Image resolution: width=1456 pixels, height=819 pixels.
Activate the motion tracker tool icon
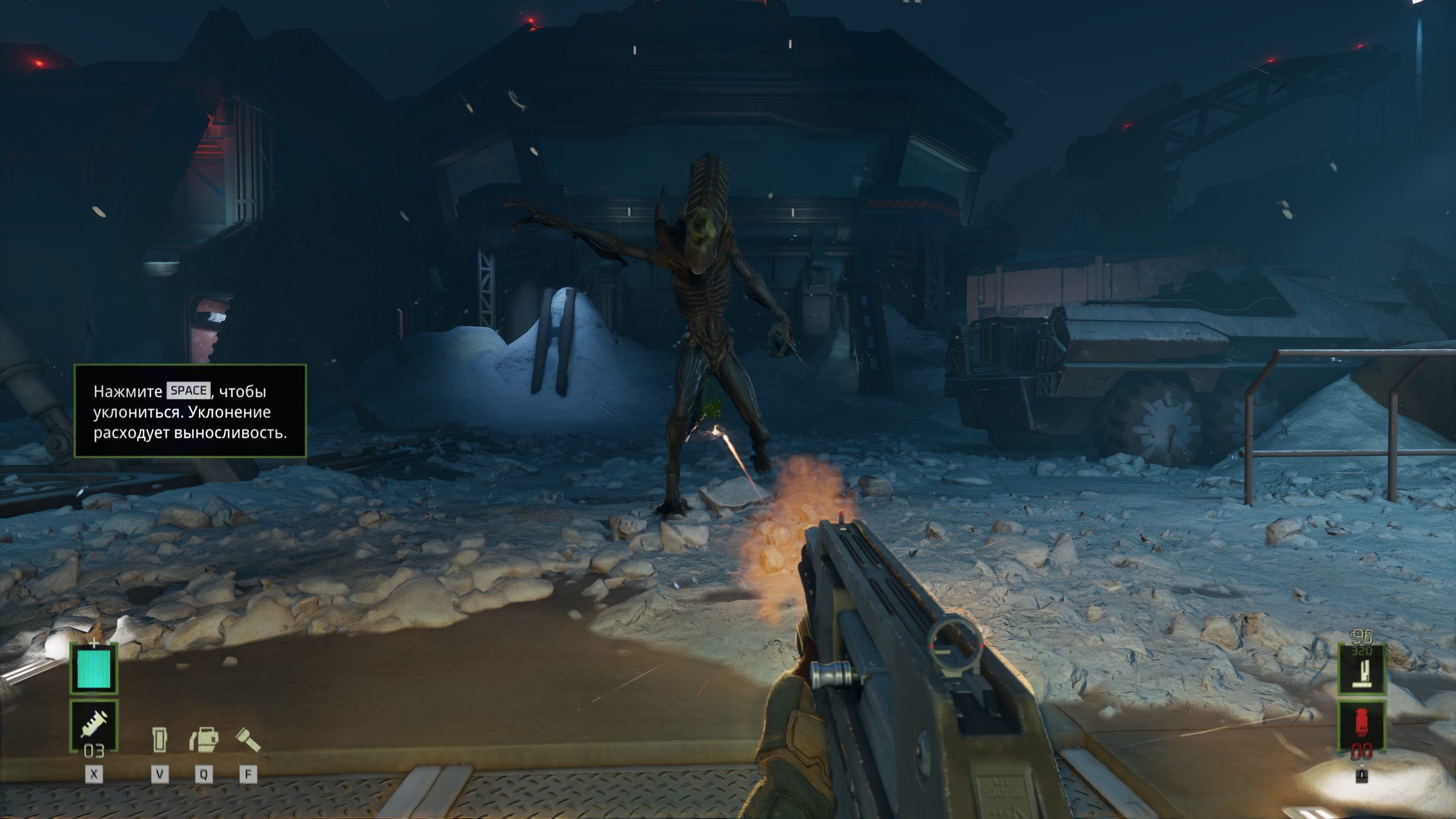click(x=204, y=740)
